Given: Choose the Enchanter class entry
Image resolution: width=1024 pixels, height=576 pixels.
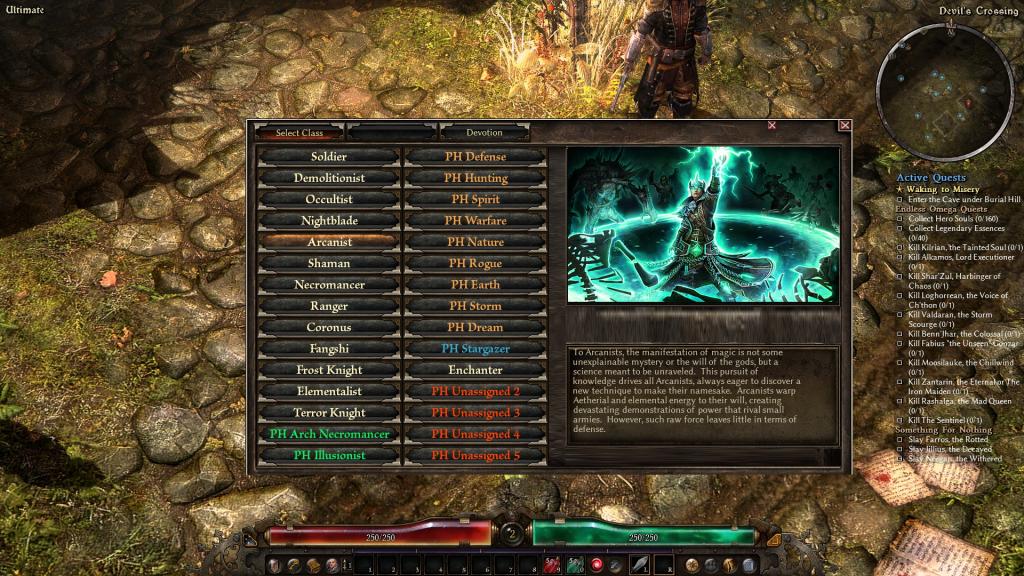Looking at the screenshot, I should 475,370.
